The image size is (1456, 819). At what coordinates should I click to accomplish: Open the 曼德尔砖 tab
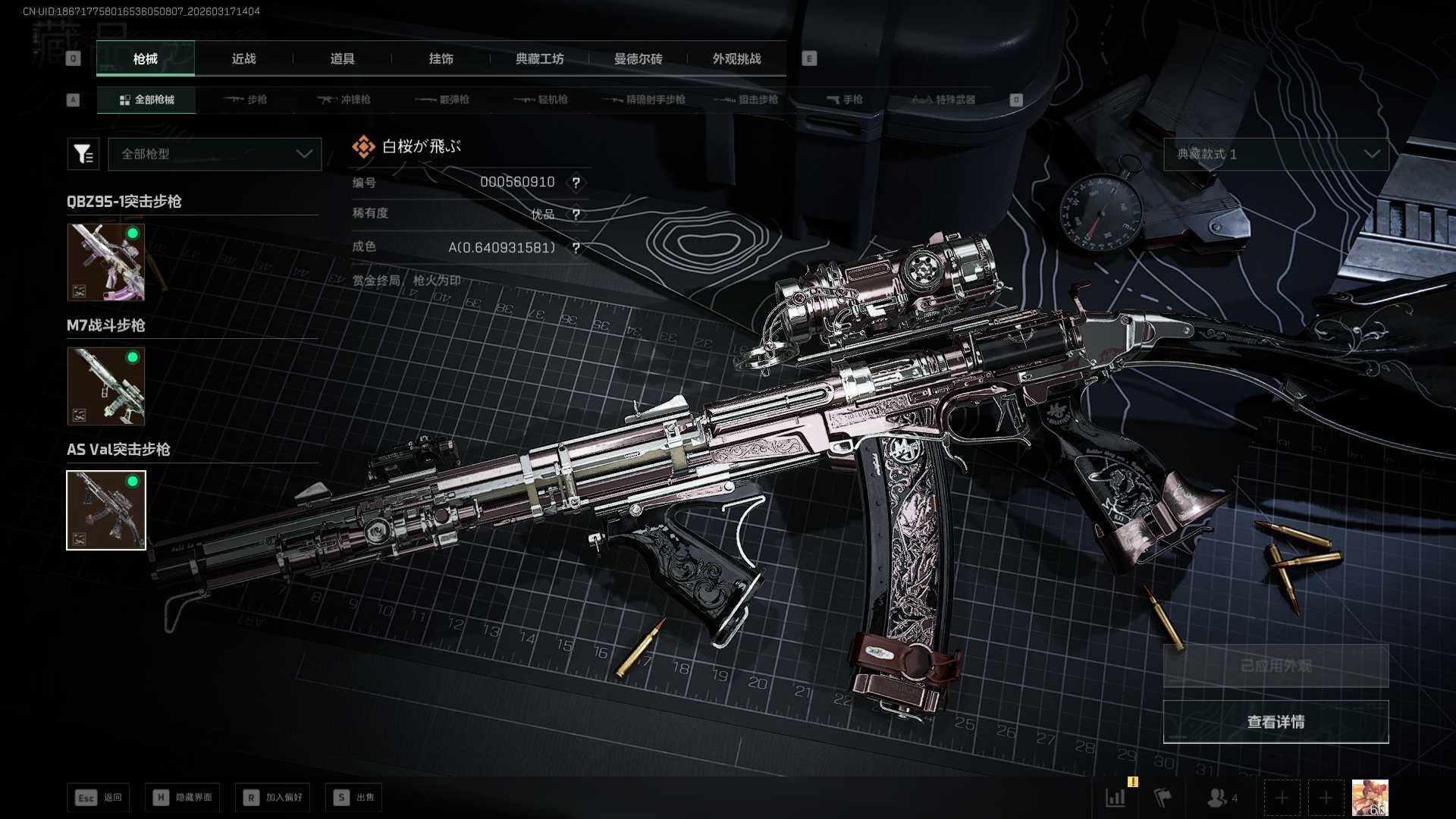(x=638, y=58)
